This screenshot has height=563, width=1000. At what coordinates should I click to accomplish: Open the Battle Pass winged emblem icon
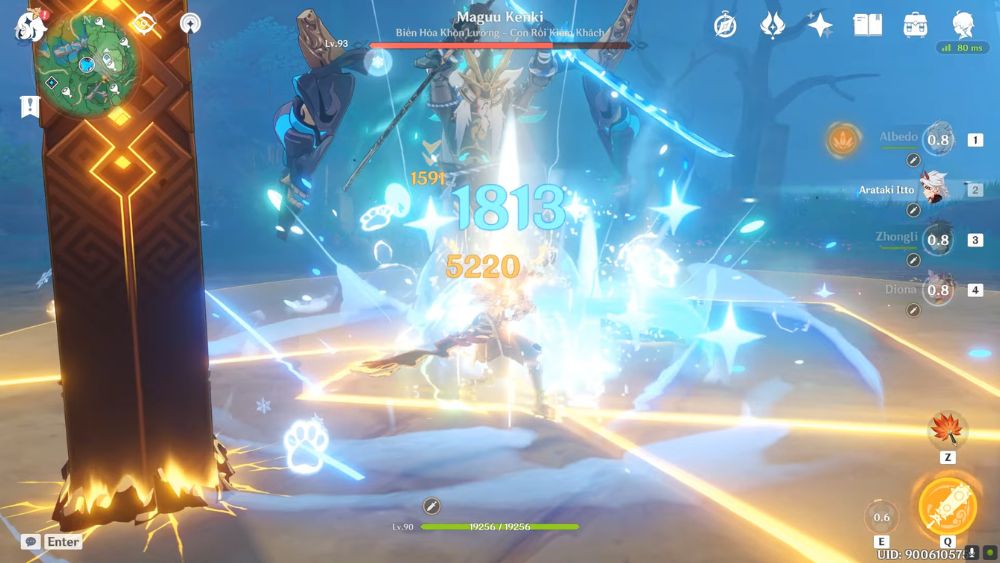click(x=772, y=26)
